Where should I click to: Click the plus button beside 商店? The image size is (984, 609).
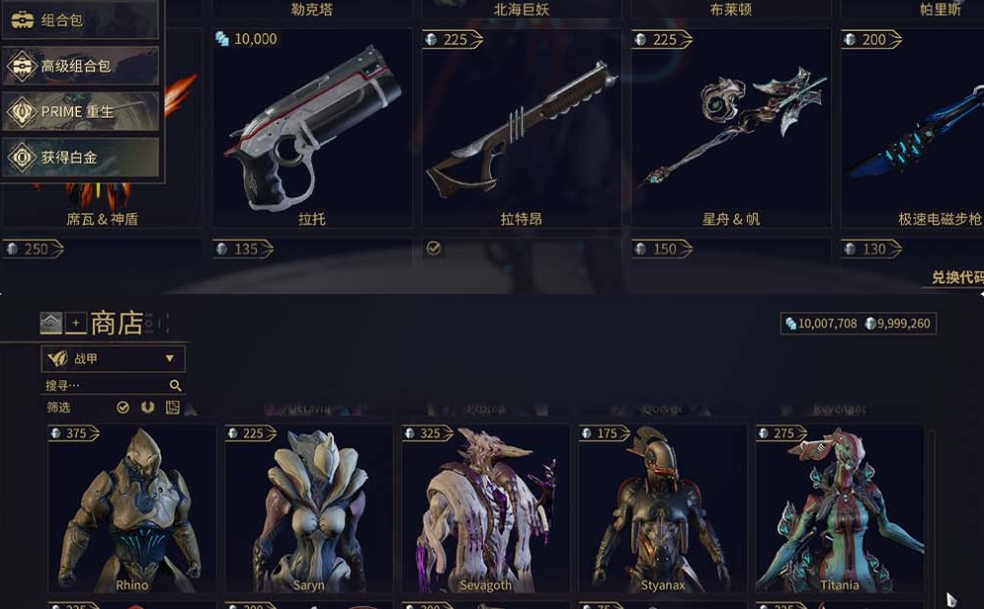(x=76, y=323)
